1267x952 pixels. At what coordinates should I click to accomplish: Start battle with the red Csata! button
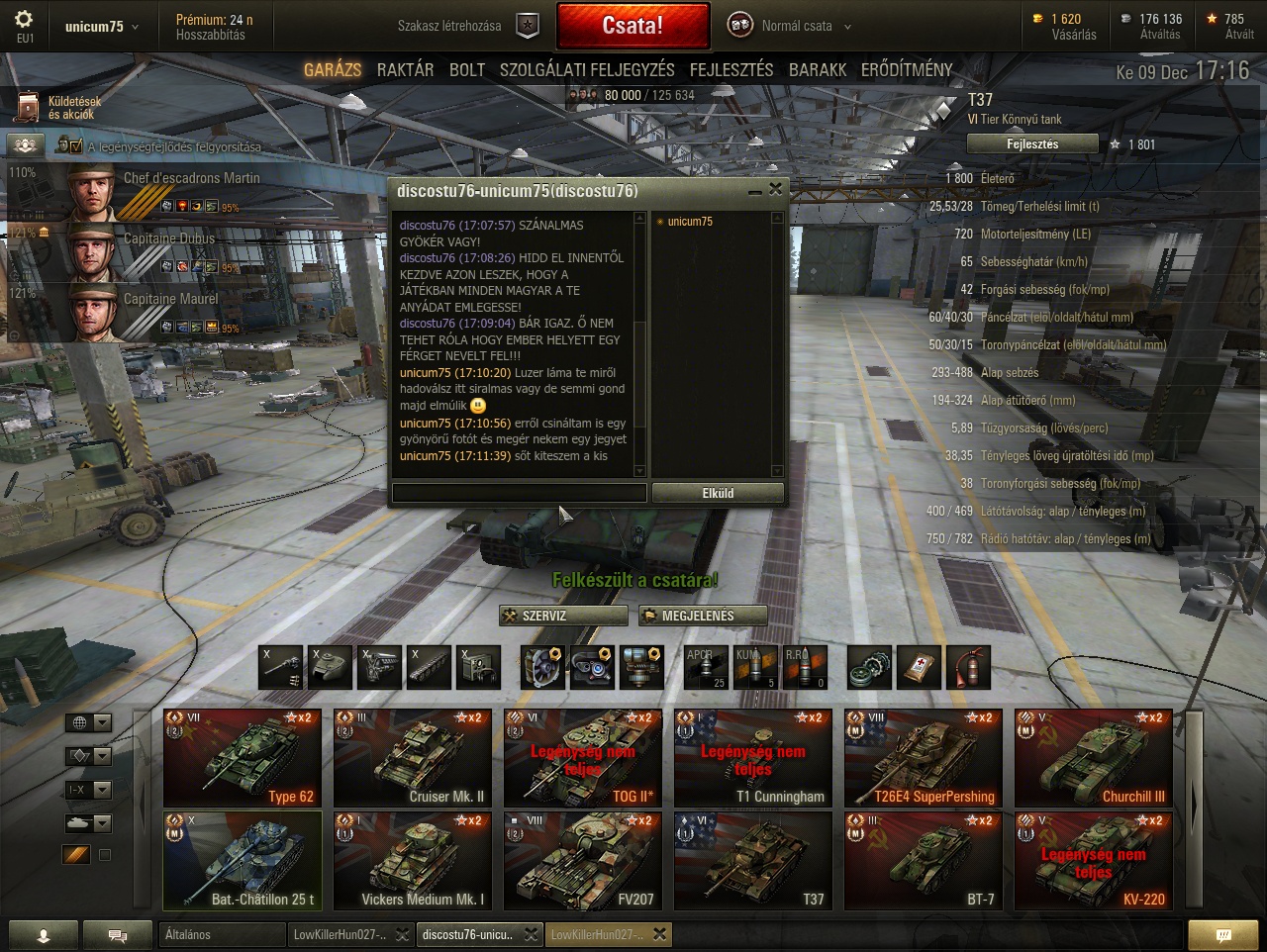click(x=633, y=27)
